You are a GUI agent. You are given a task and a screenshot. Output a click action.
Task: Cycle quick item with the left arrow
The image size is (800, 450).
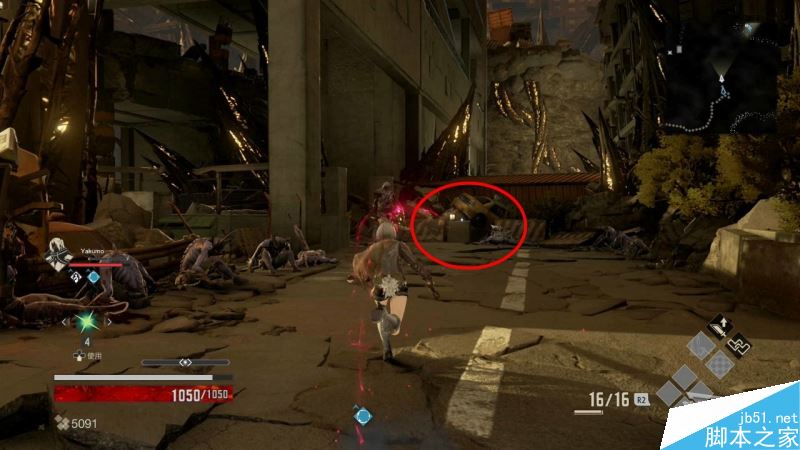65,322
